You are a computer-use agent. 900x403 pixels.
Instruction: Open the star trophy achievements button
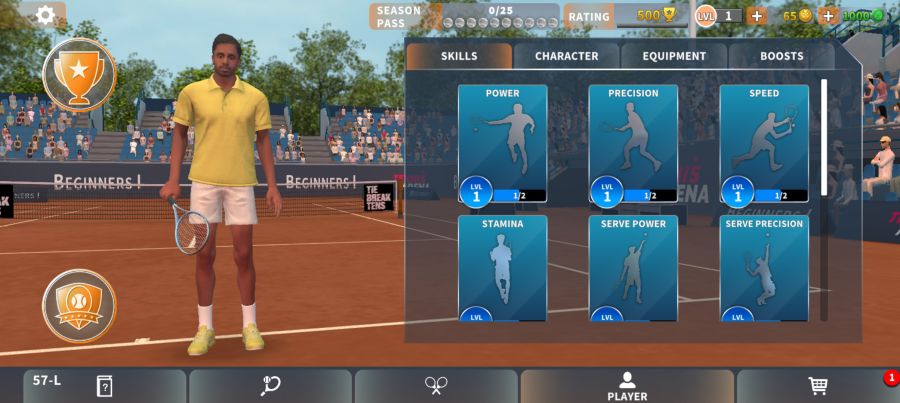(x=79, y=74)
